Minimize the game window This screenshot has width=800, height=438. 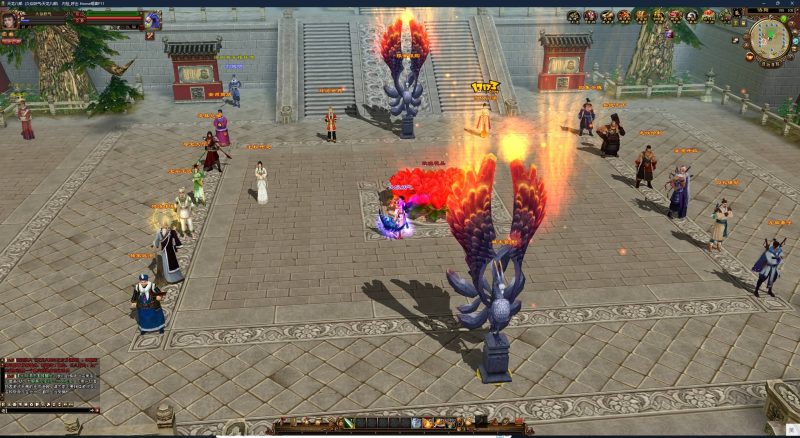pyautogui.click(x=765, y=3)
